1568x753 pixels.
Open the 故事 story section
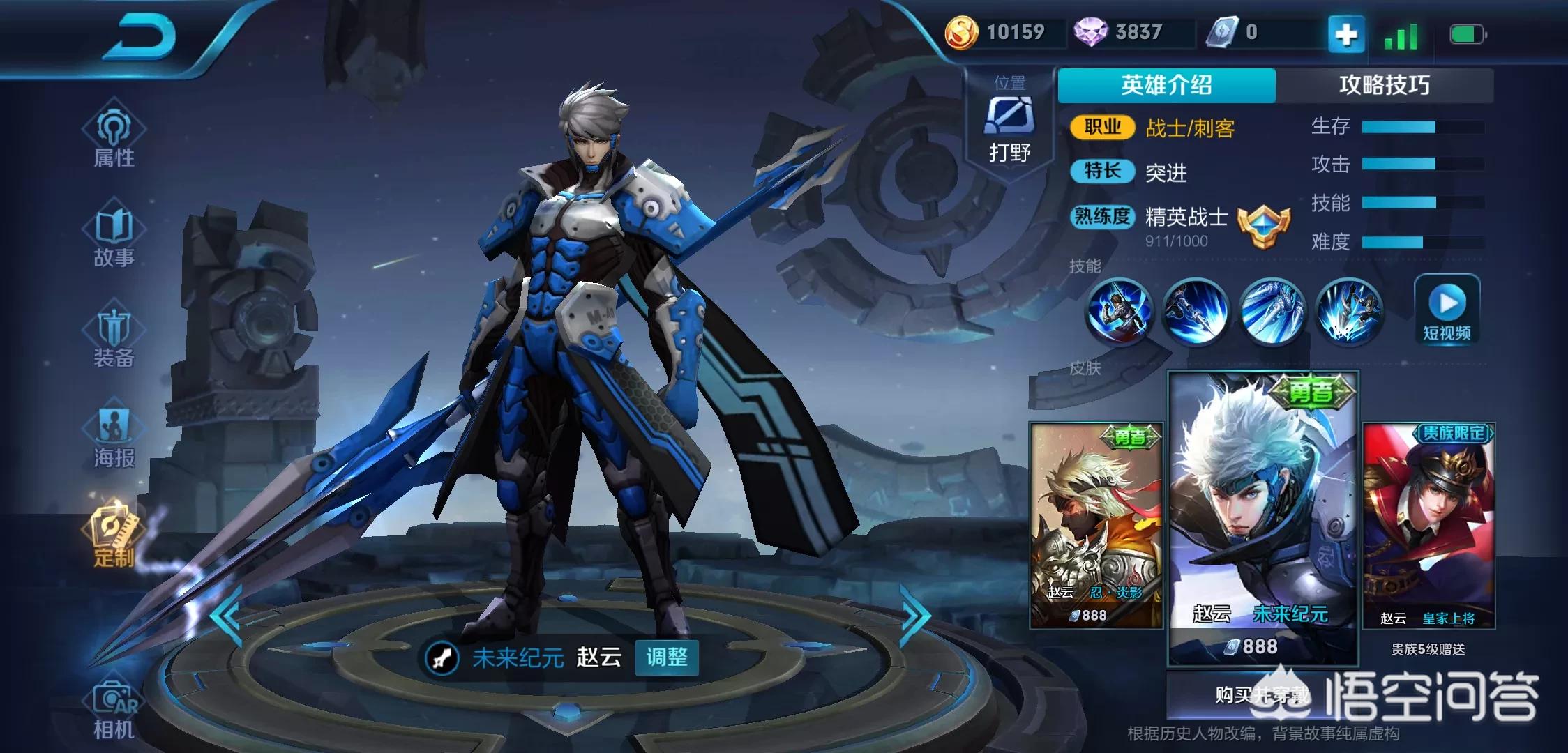114,238
